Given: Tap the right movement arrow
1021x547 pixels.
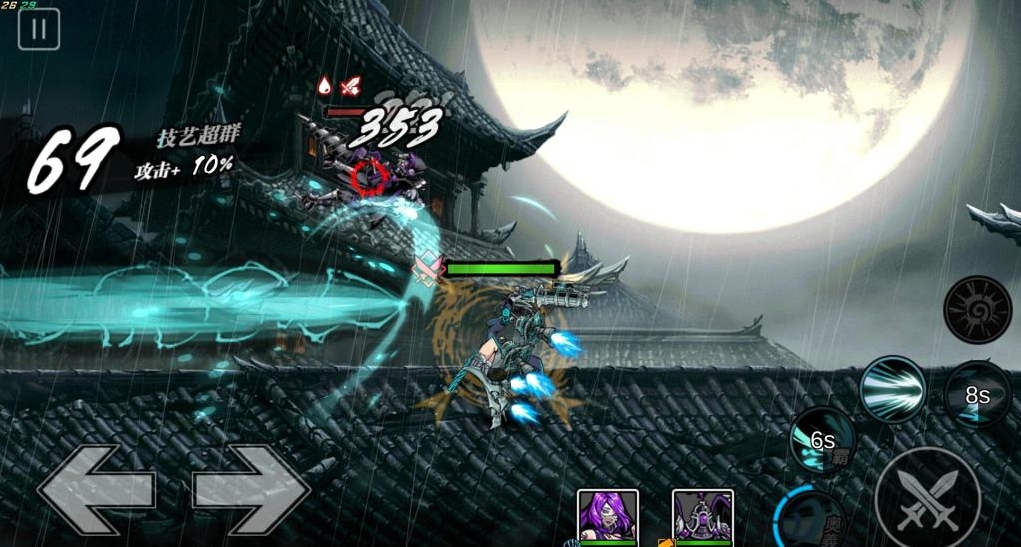Looking at the screenshot, I should pos(251,490).
